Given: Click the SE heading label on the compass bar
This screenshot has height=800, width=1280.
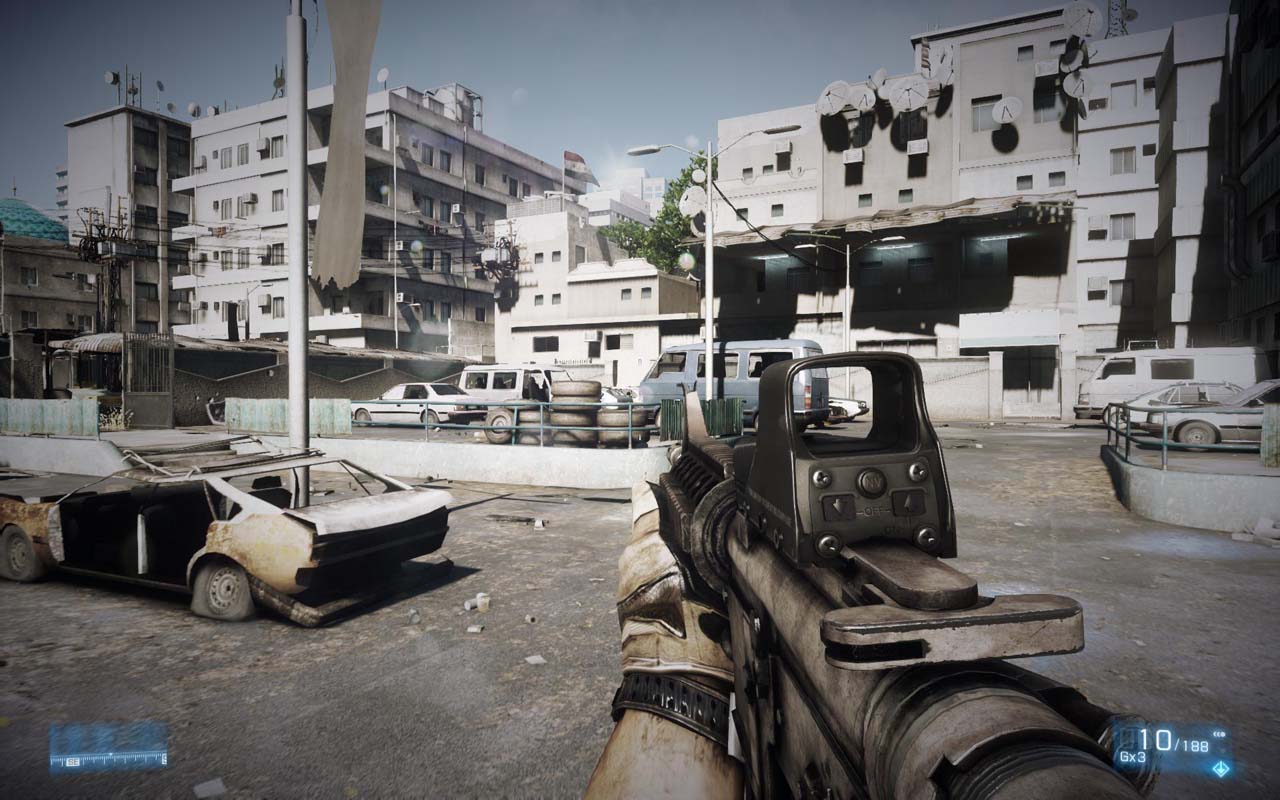Looking at the screenshot, I should (72, 761).
